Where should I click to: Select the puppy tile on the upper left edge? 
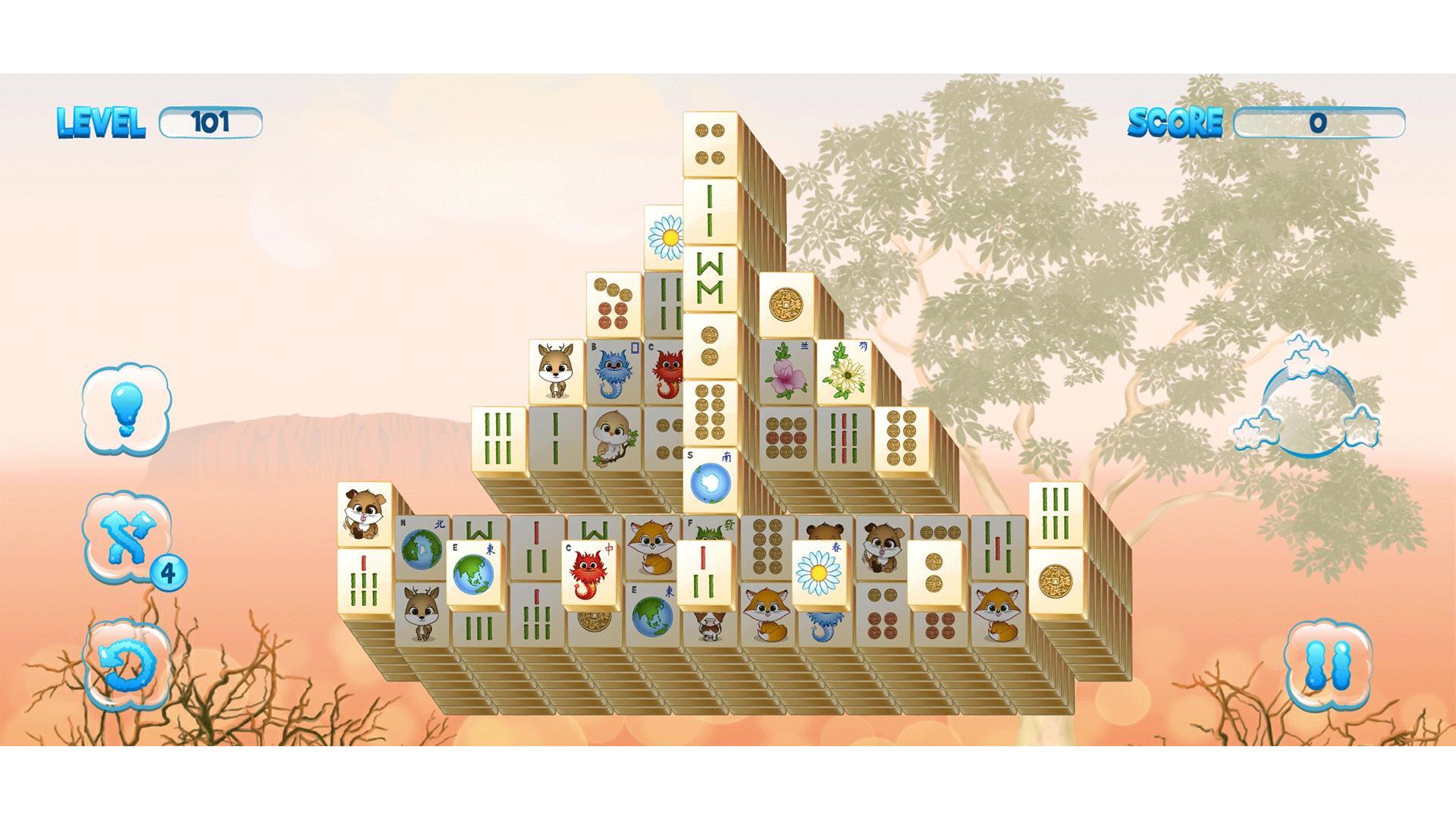[364, 516]
